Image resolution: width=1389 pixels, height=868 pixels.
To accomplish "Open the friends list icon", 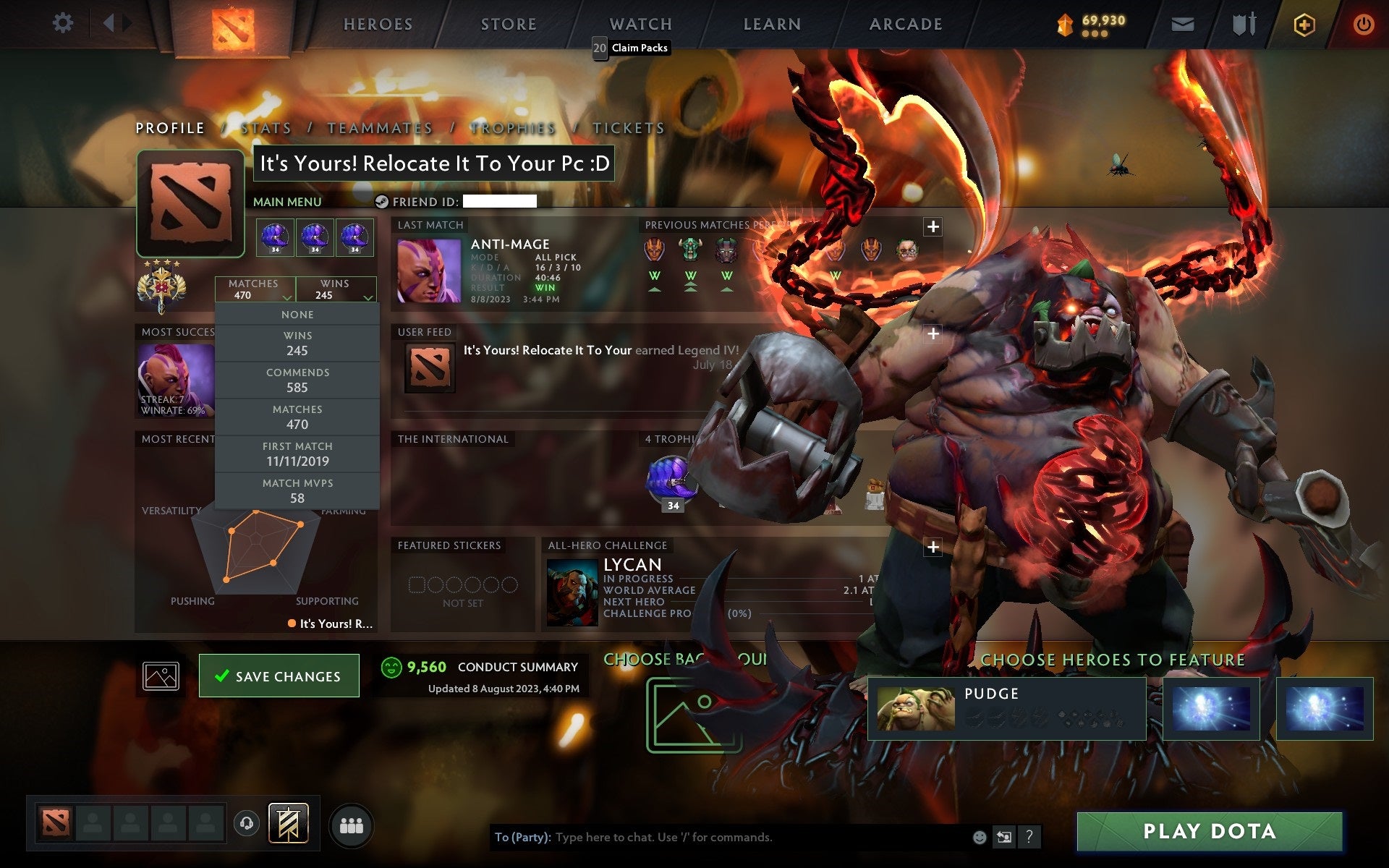I will 351,824.
